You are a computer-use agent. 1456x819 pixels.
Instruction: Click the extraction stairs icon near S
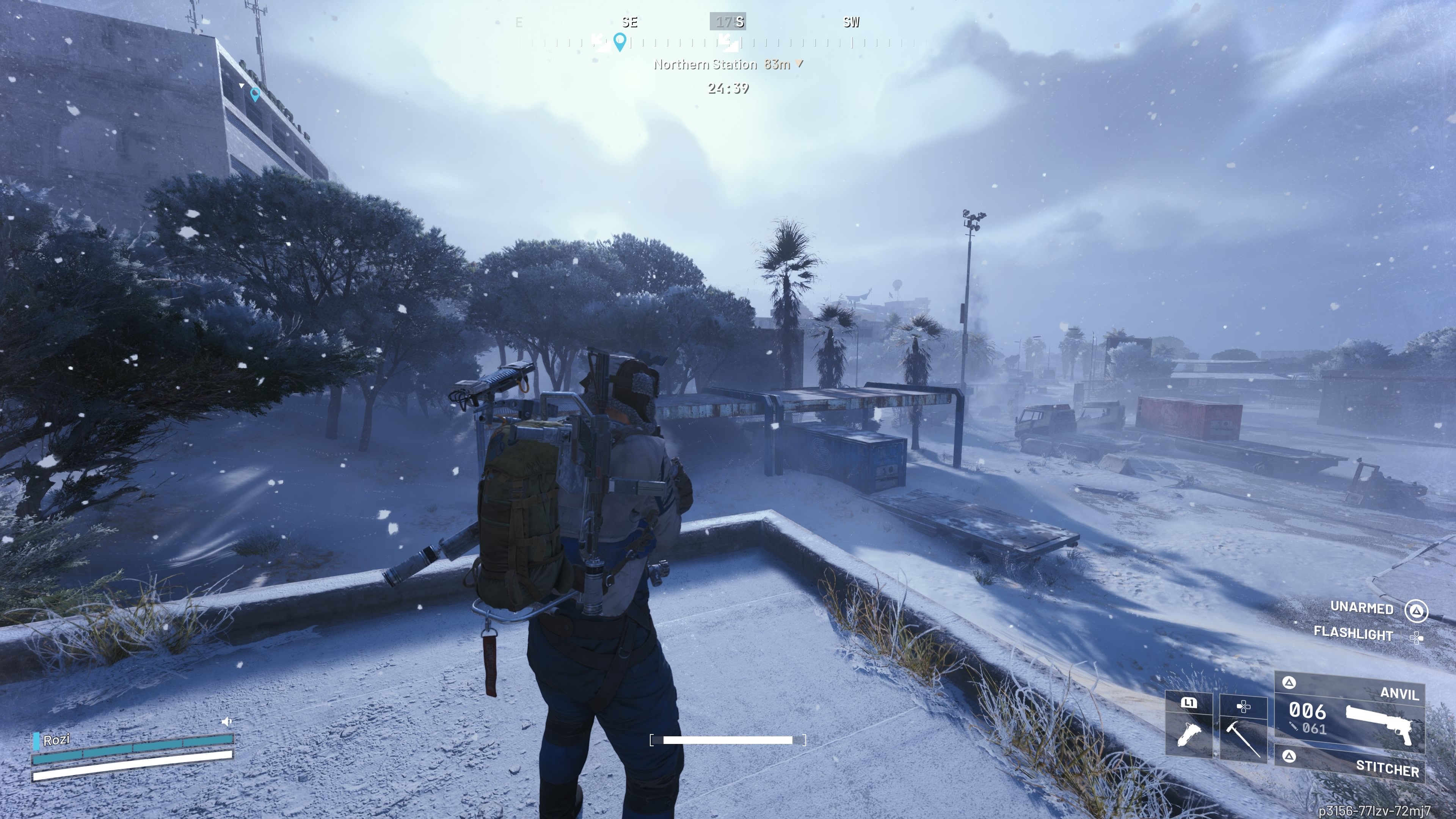728,42
